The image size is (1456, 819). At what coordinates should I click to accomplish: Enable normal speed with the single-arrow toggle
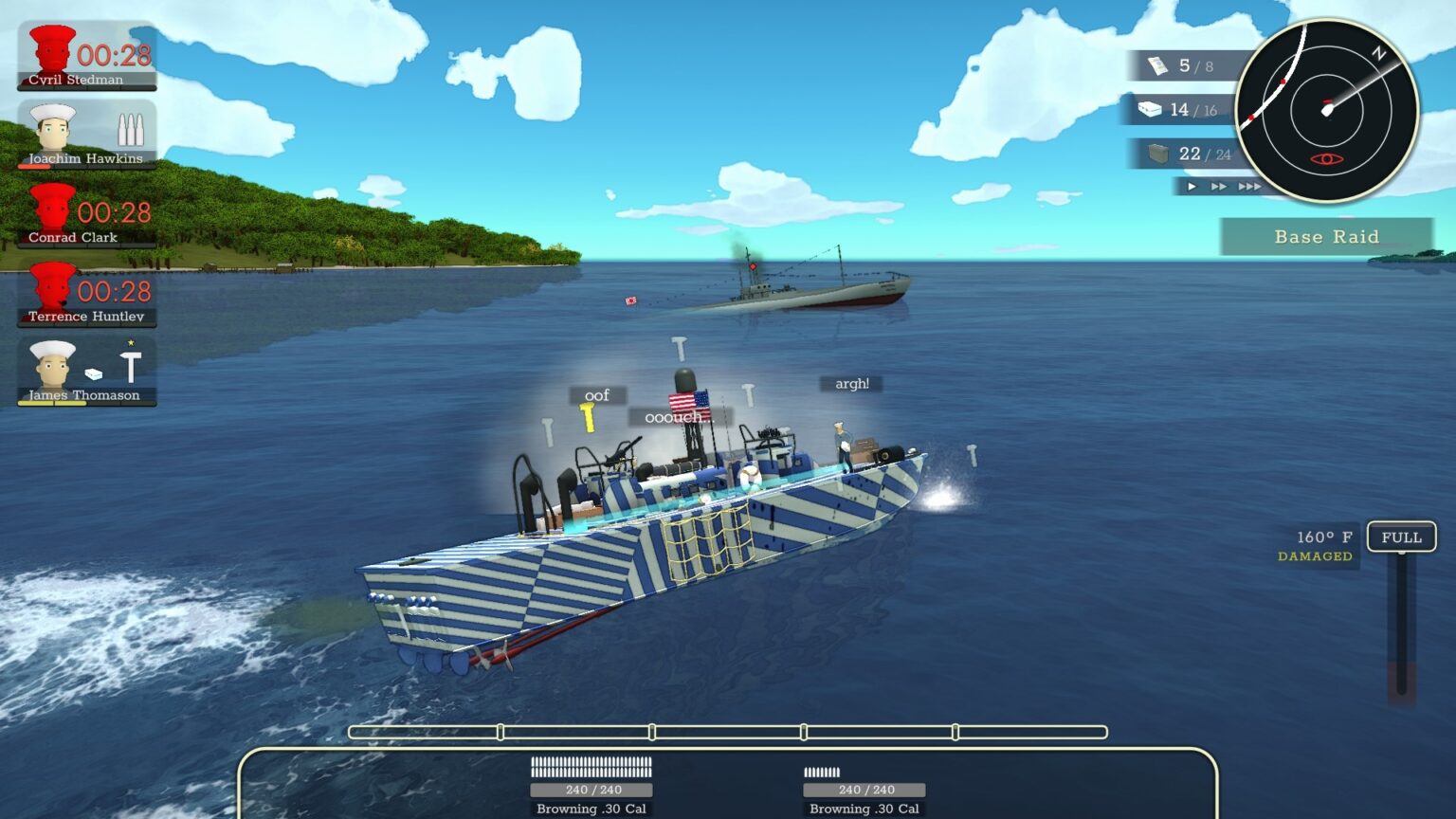click(x=1192, y=187)
